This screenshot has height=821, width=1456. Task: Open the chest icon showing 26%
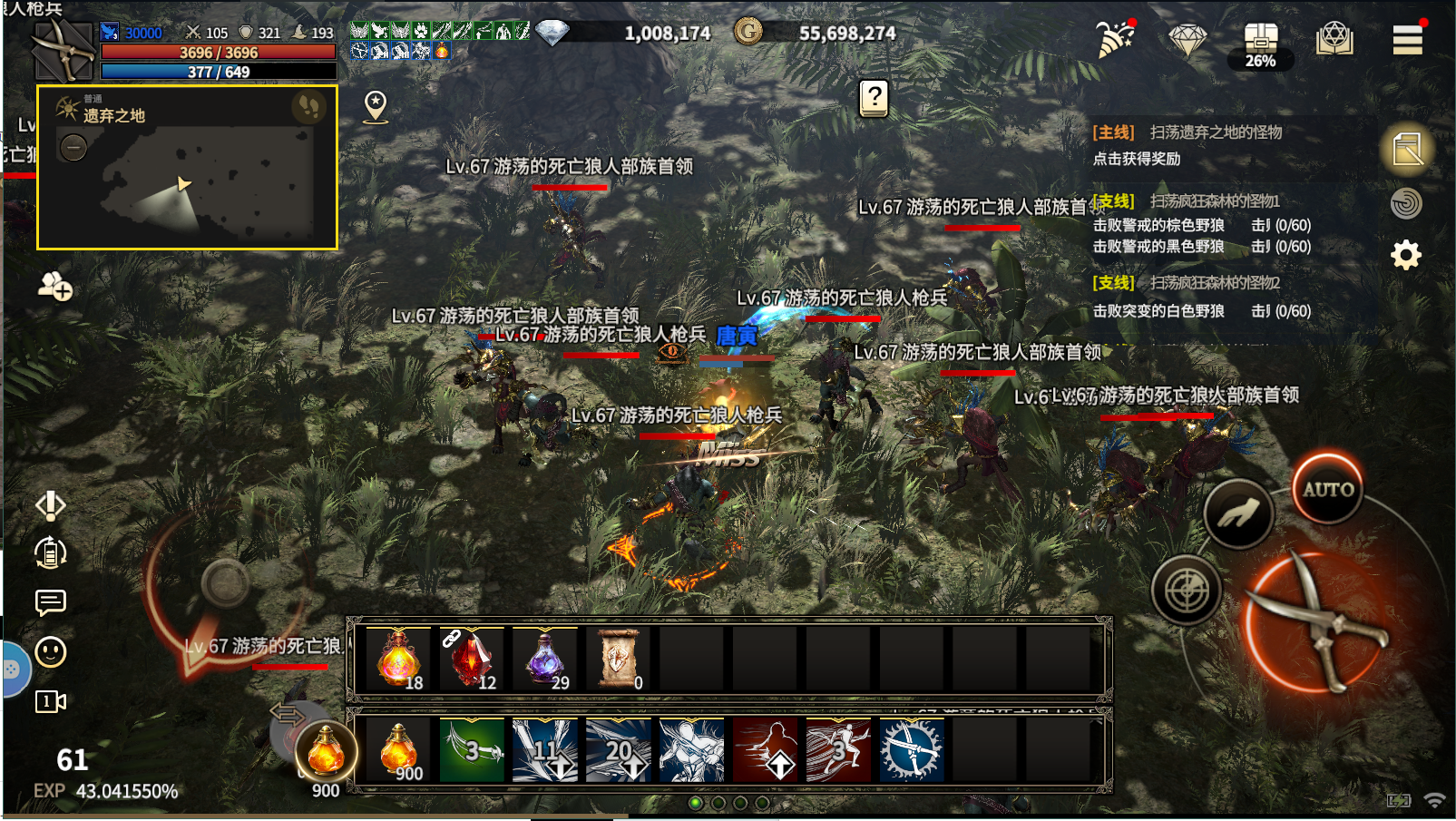point(1259,41)
